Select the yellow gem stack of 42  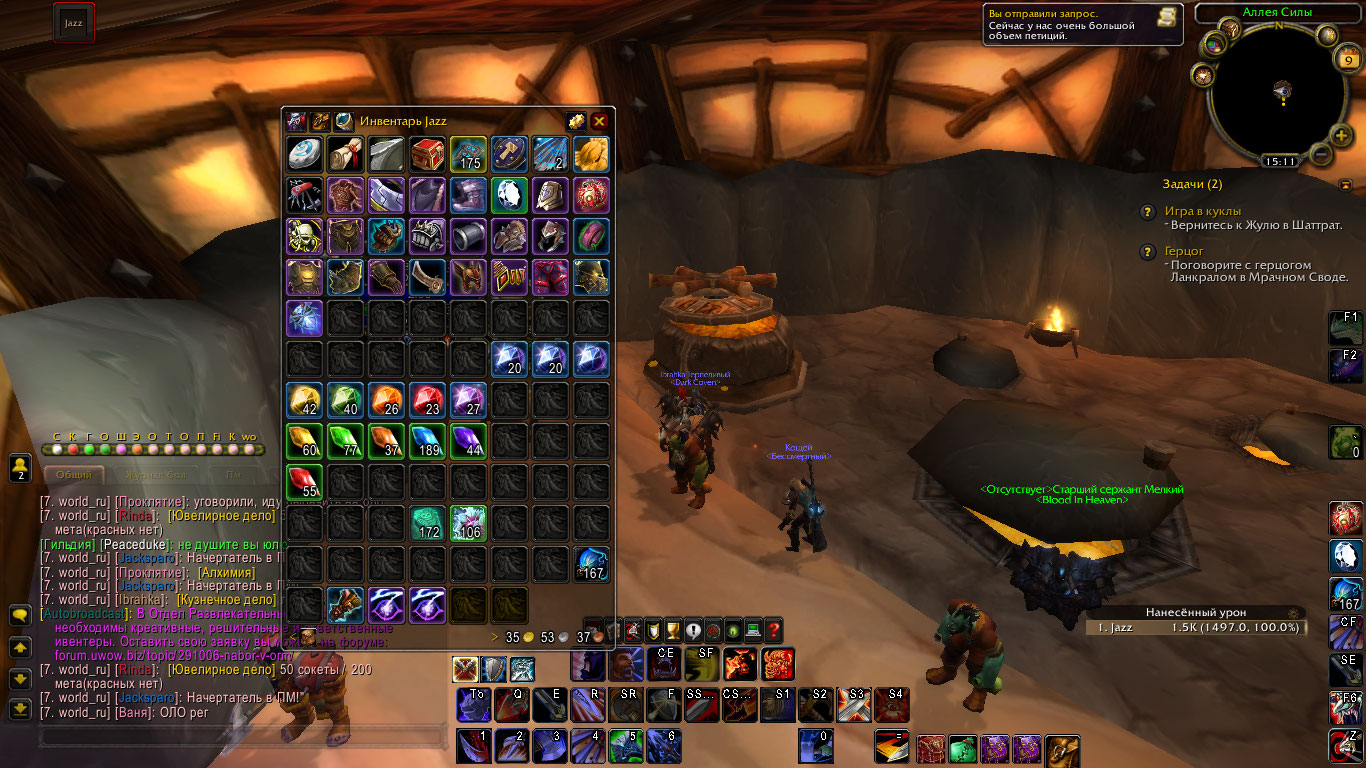(x=304, y=399)
